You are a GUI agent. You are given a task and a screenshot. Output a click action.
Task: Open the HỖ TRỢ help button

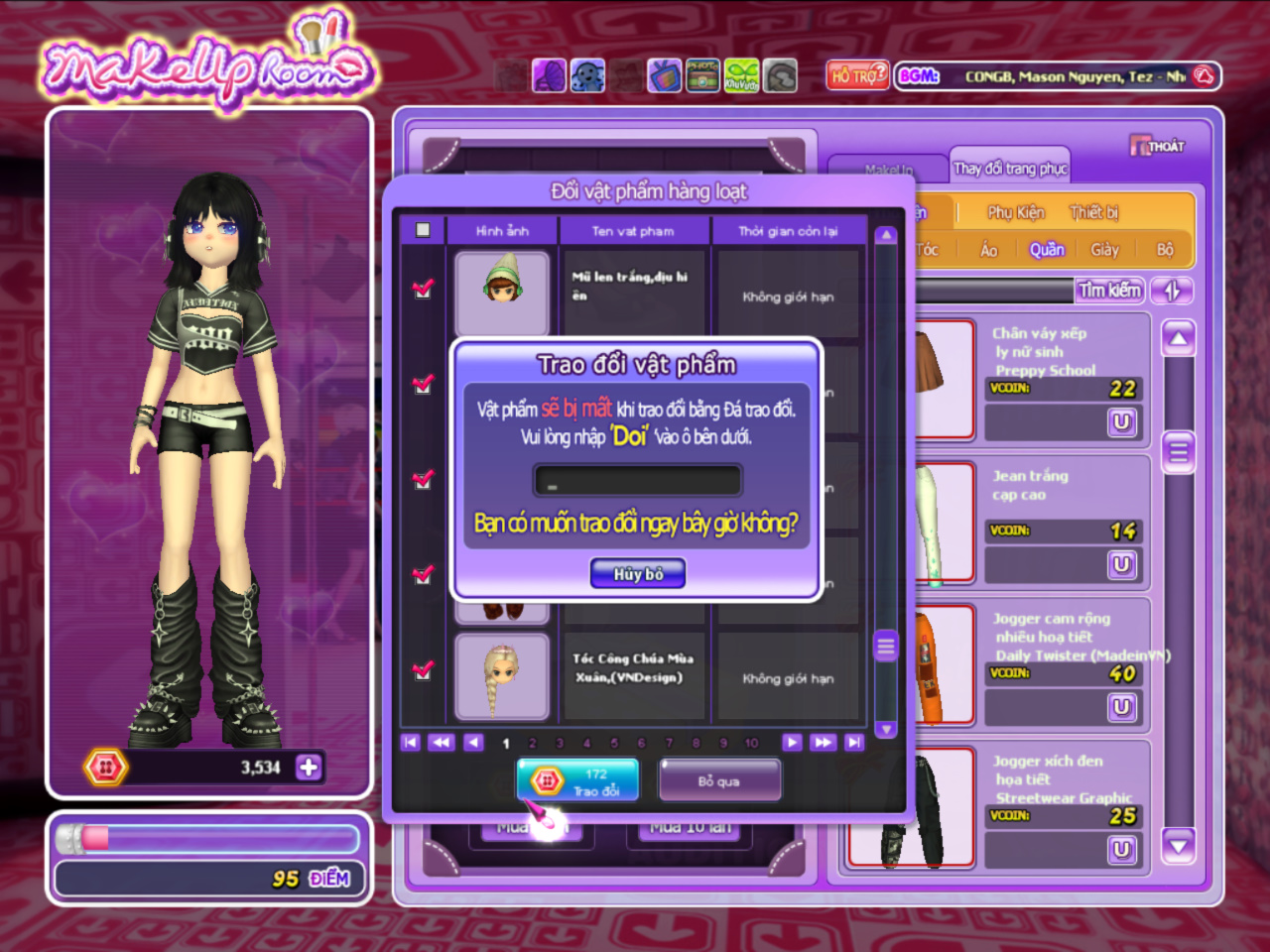[858, 75]
